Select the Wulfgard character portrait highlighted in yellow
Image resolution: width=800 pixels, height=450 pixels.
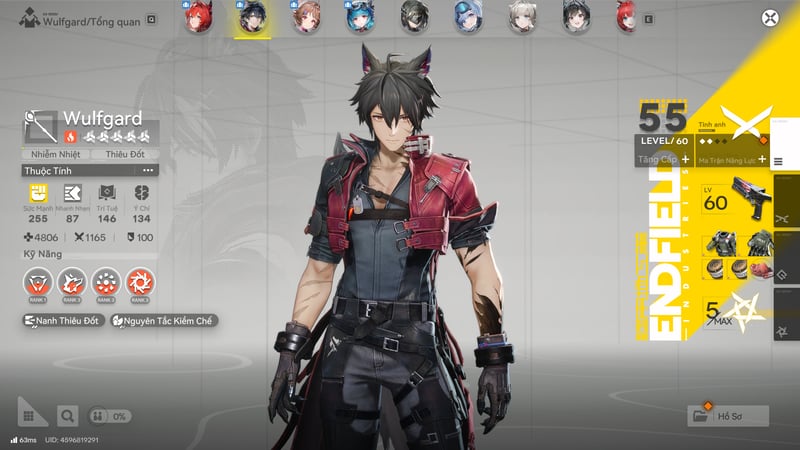click(x=249, y=17)
